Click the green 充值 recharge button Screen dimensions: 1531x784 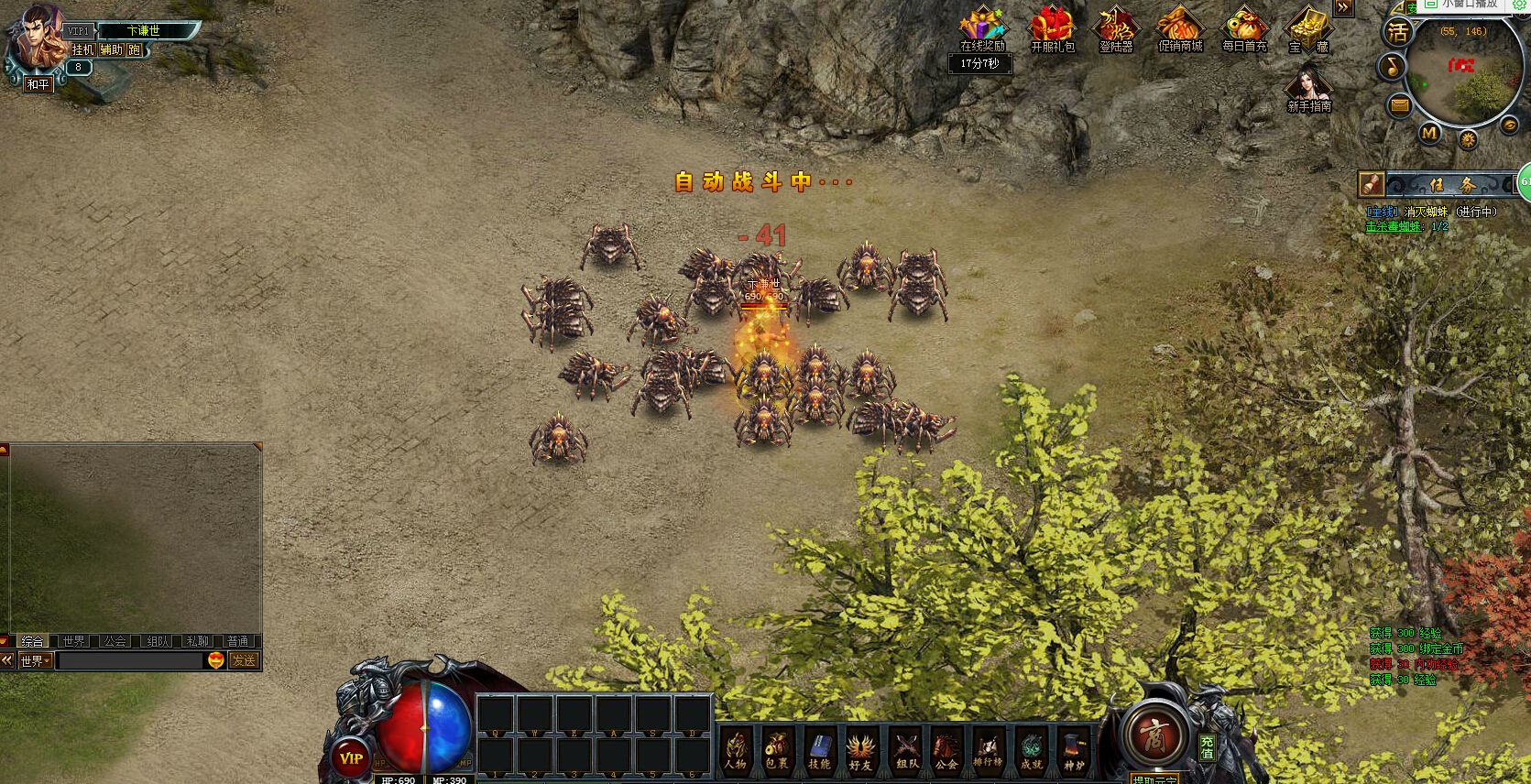pyautogui.click(x=1208, y=746)
